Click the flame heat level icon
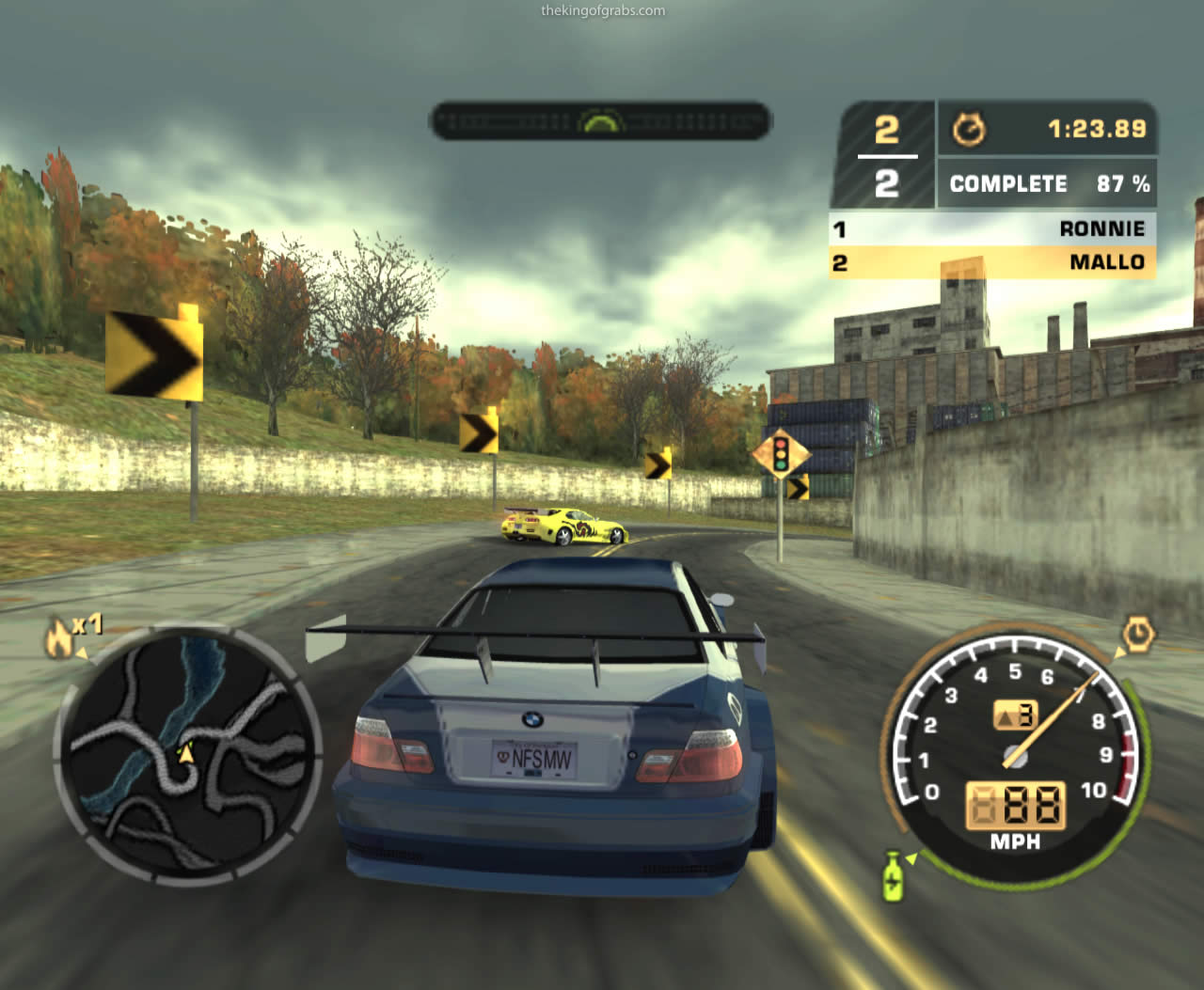 59,639
